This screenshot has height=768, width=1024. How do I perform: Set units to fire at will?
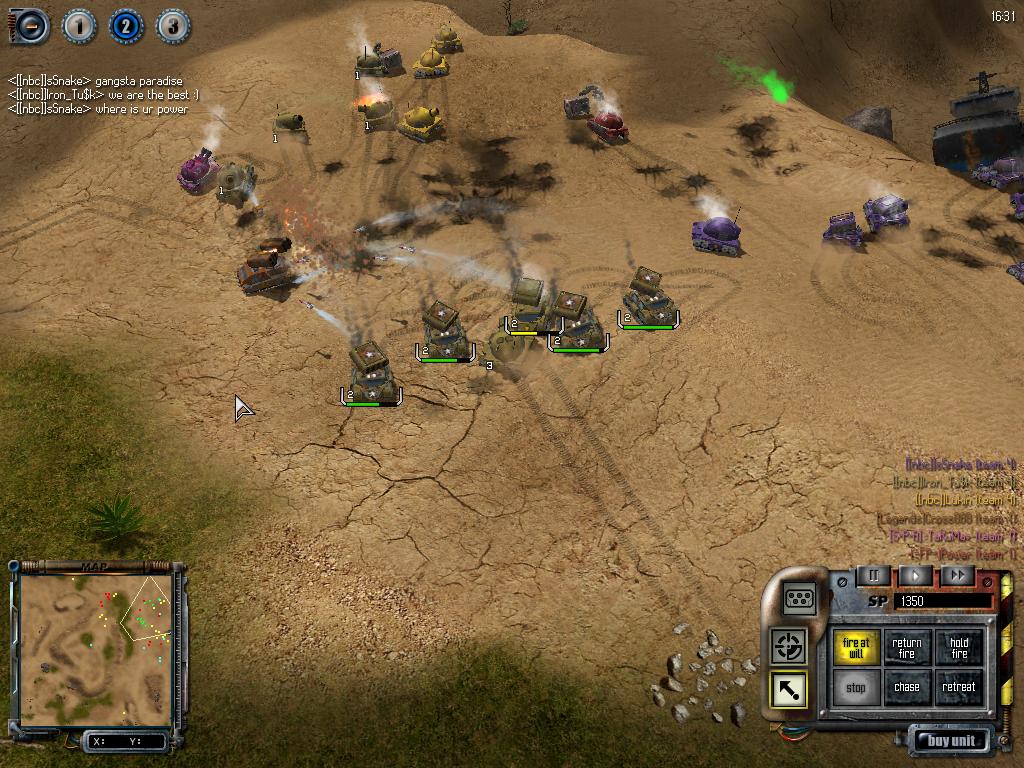(x=856, y=648)
